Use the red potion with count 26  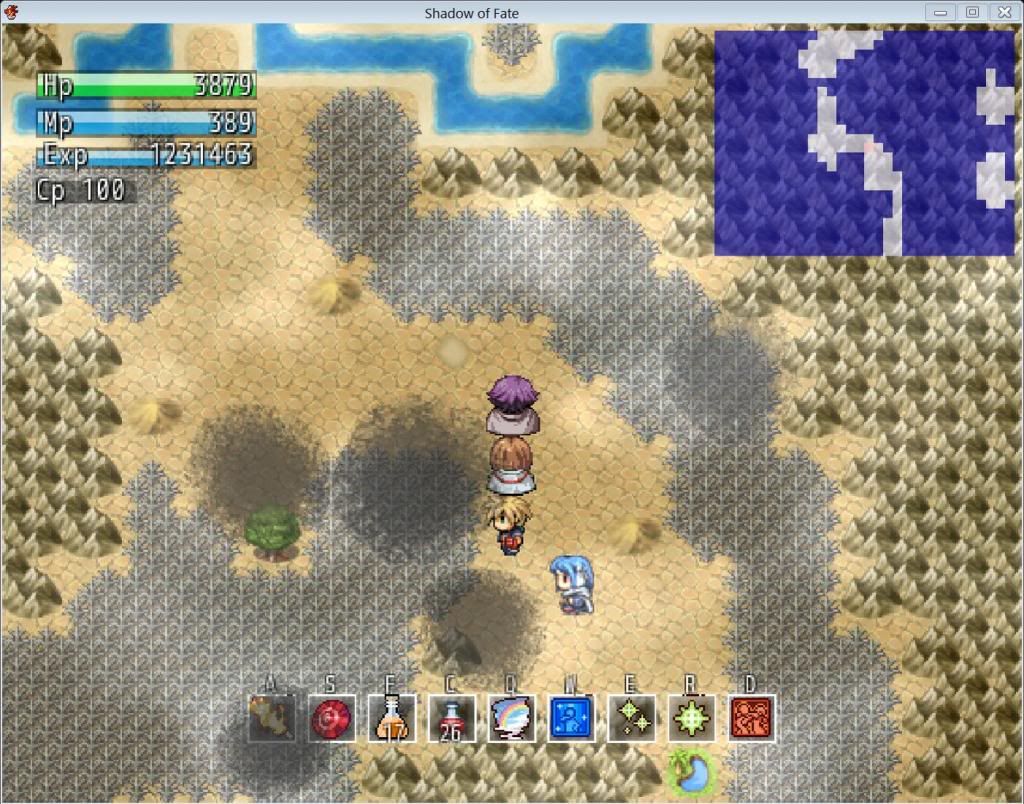451,718
